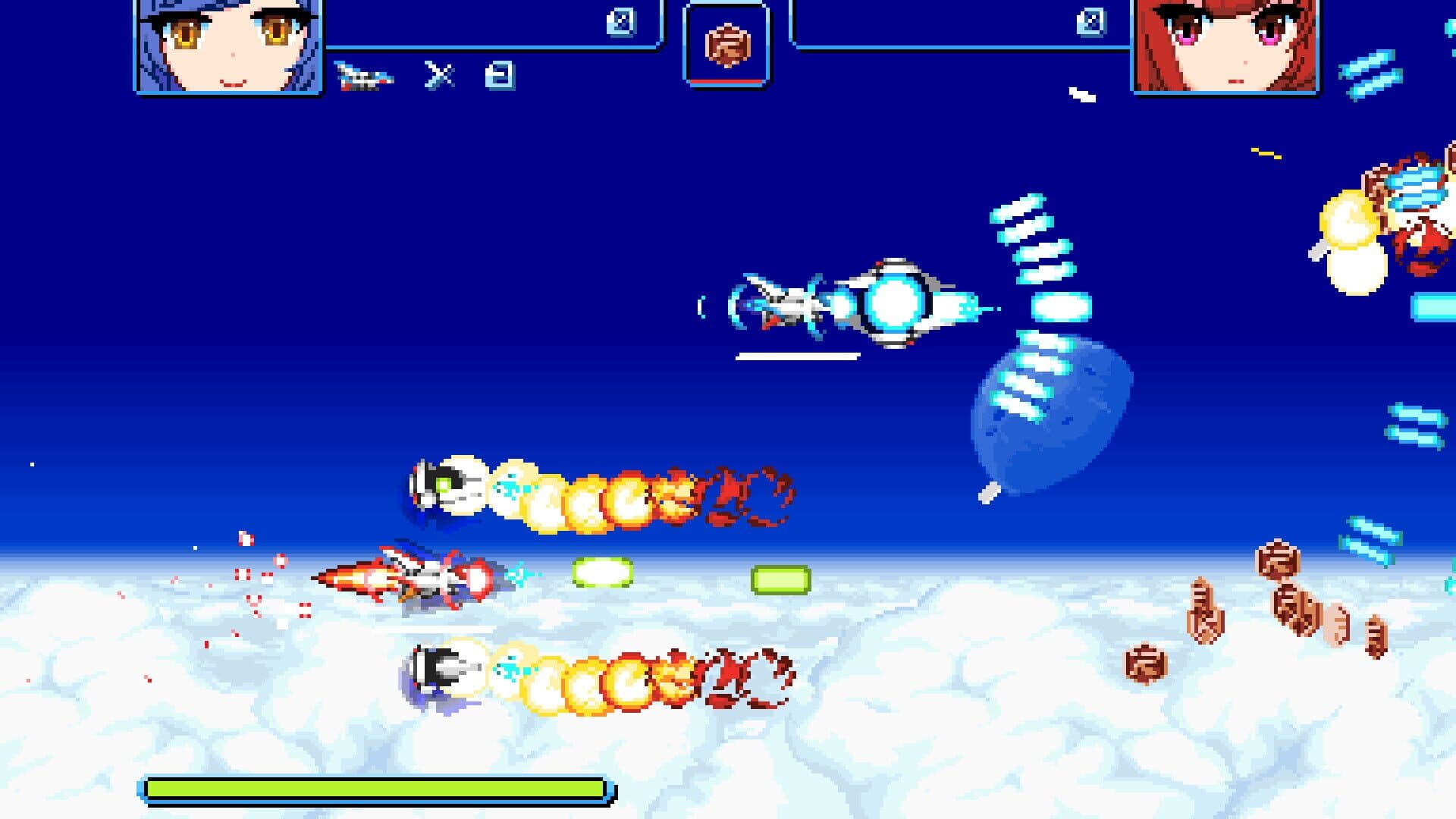Viewport: 1456px width, 819px height.
Task: Click the green health bar at bottom left
Action: [375, 789]
